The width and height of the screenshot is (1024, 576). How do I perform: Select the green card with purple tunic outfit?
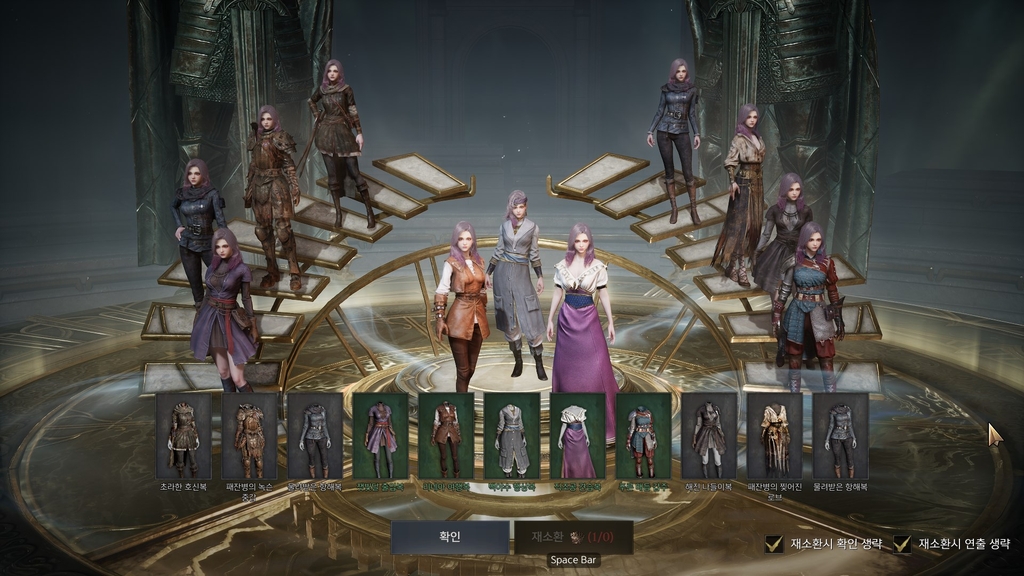380,436
